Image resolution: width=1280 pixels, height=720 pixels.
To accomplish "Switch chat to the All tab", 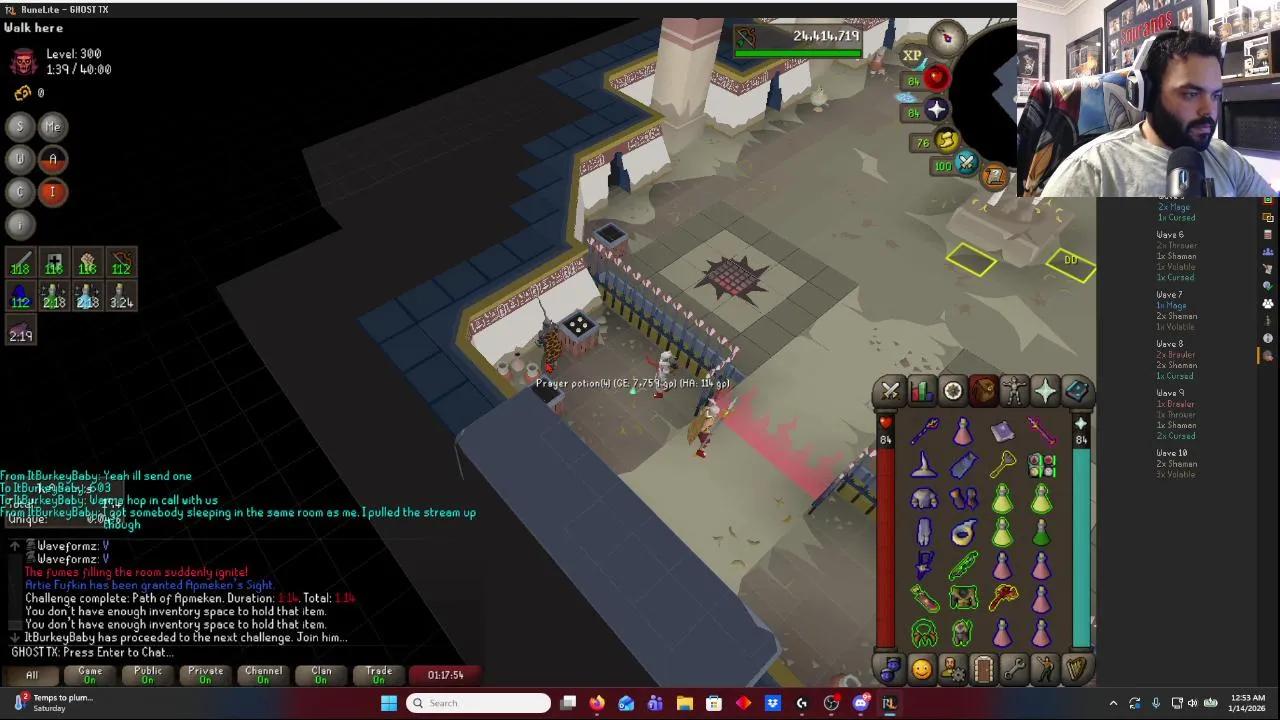I will 32,675.
